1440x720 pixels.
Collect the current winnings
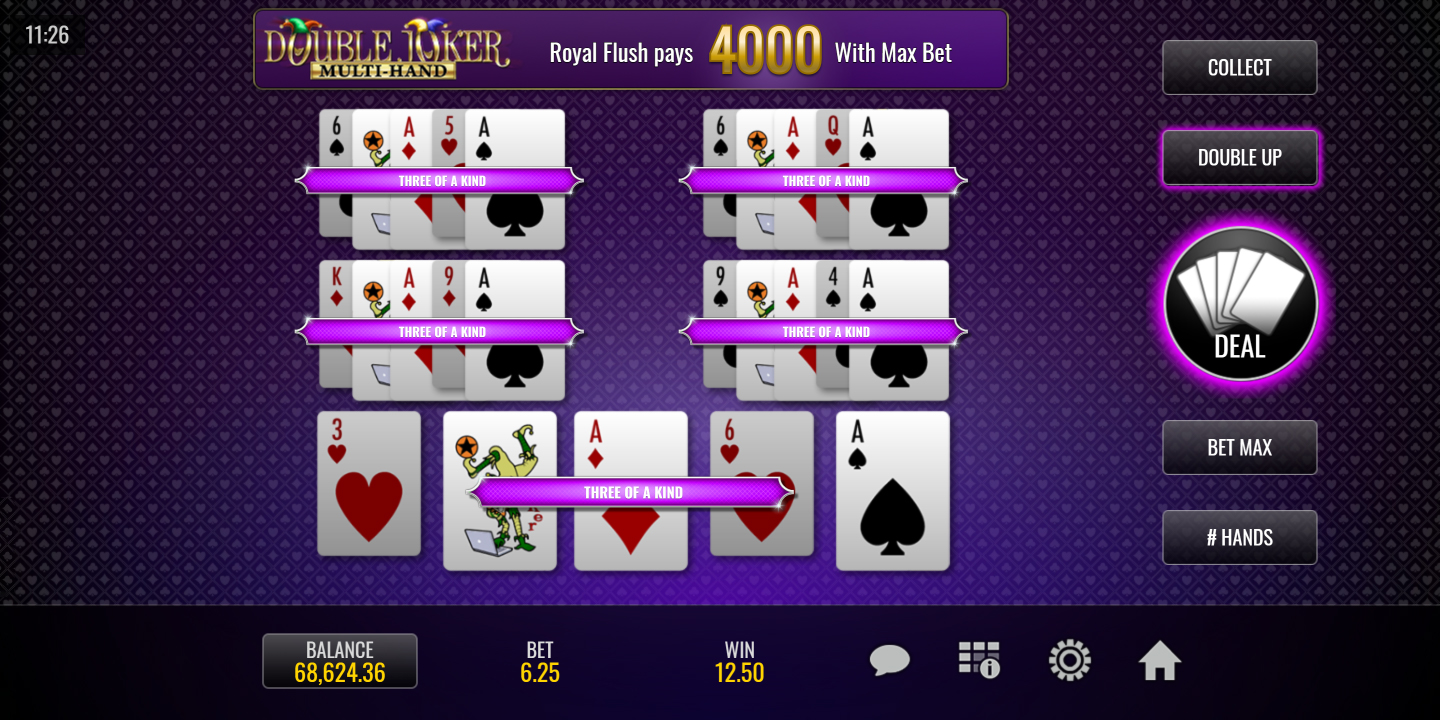1239,68
